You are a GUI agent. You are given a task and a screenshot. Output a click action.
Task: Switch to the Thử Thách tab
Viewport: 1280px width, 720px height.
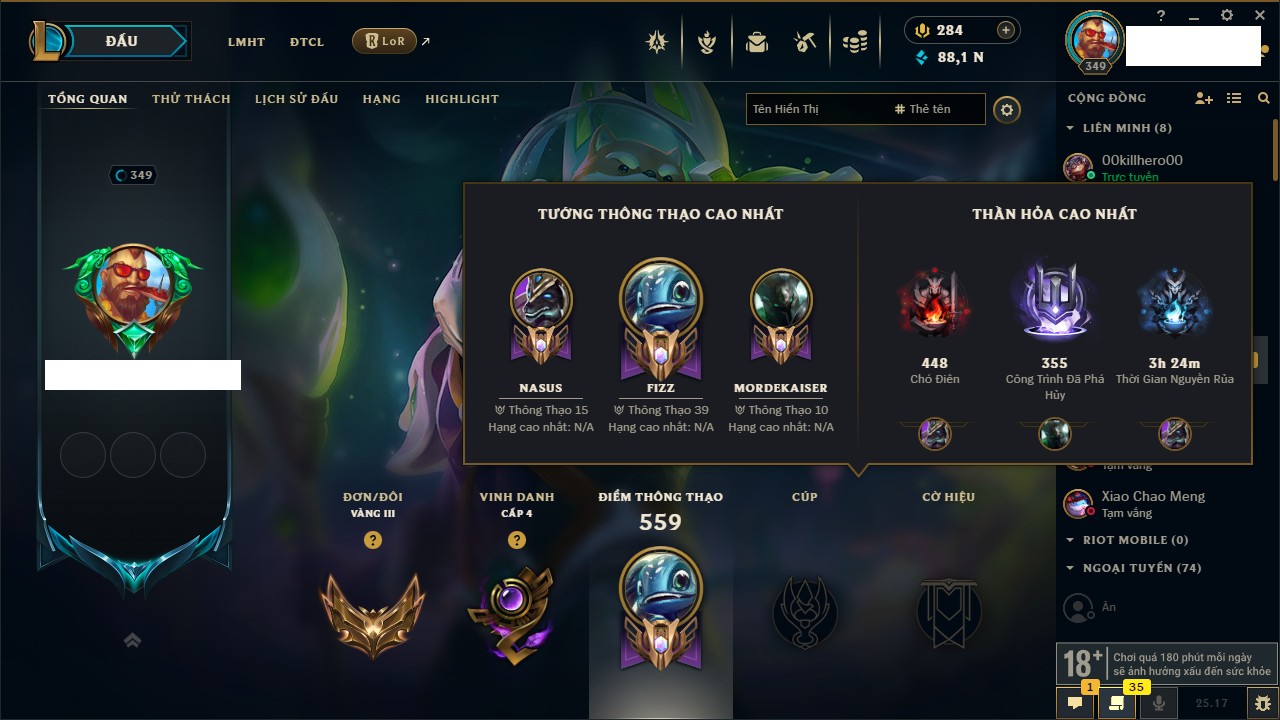pyautogui.click(x=191, y=99)
